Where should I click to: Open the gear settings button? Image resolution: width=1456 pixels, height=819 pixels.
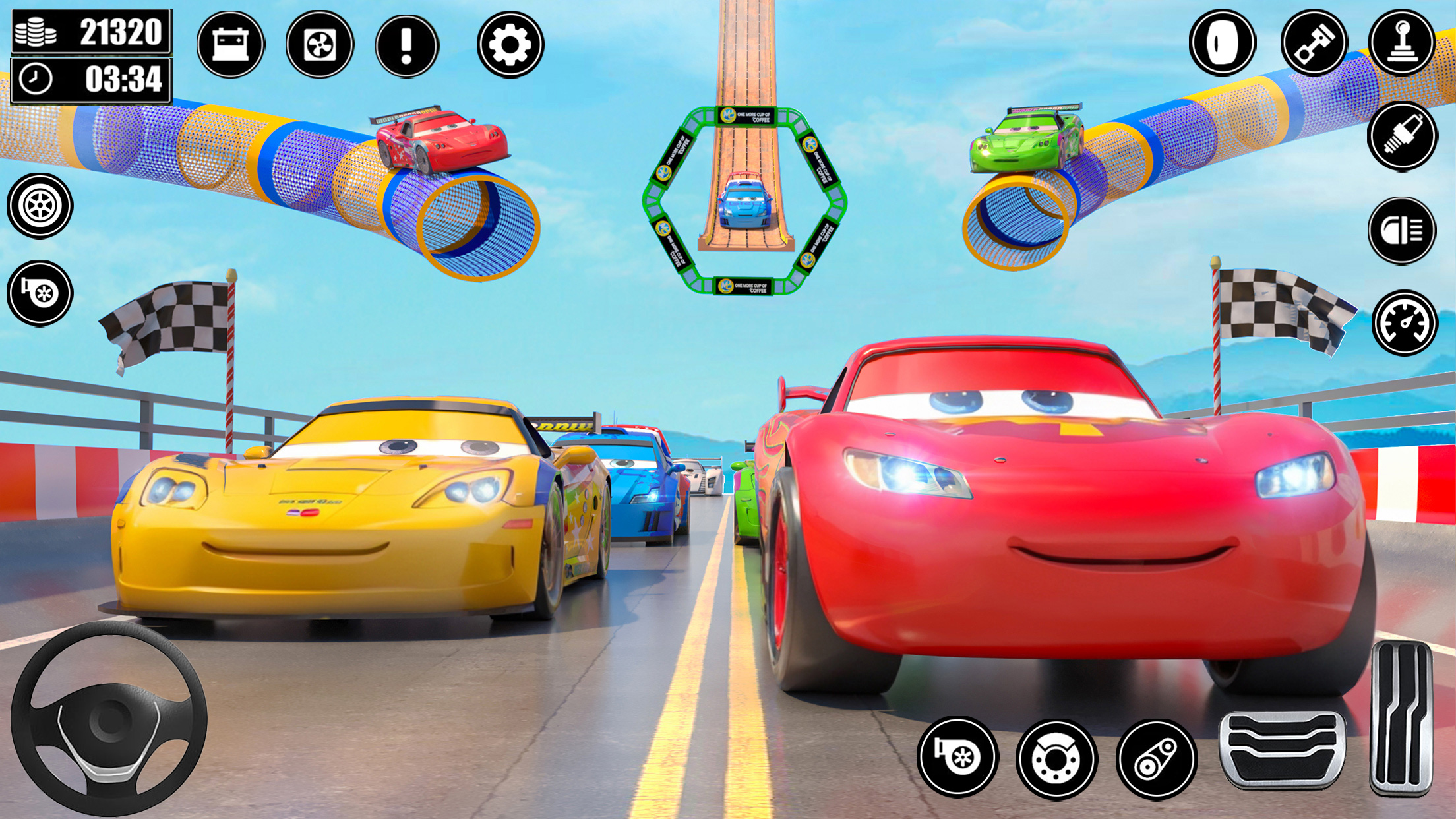coord(510,45)
